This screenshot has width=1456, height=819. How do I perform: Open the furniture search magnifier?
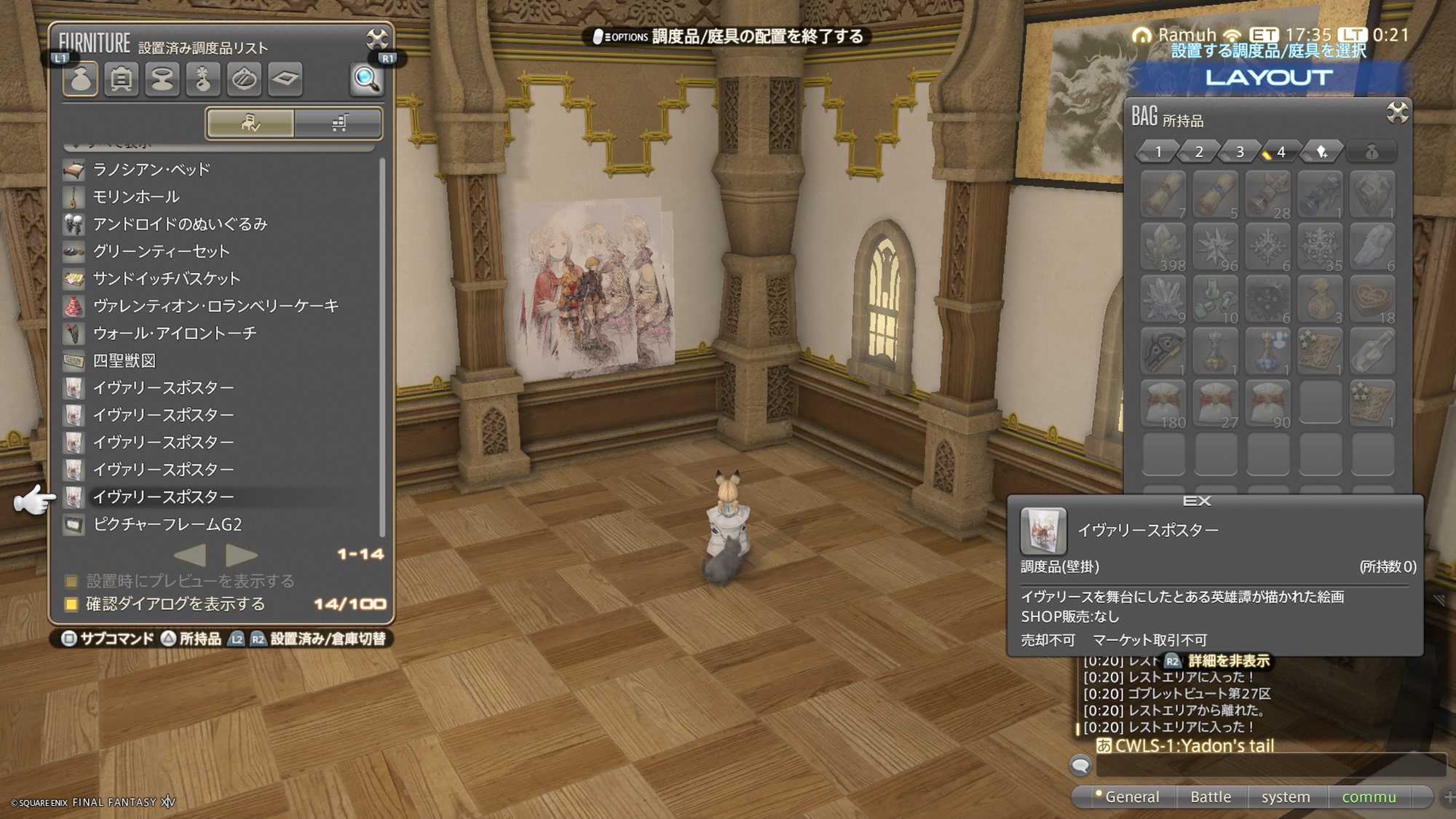point(365,79)
